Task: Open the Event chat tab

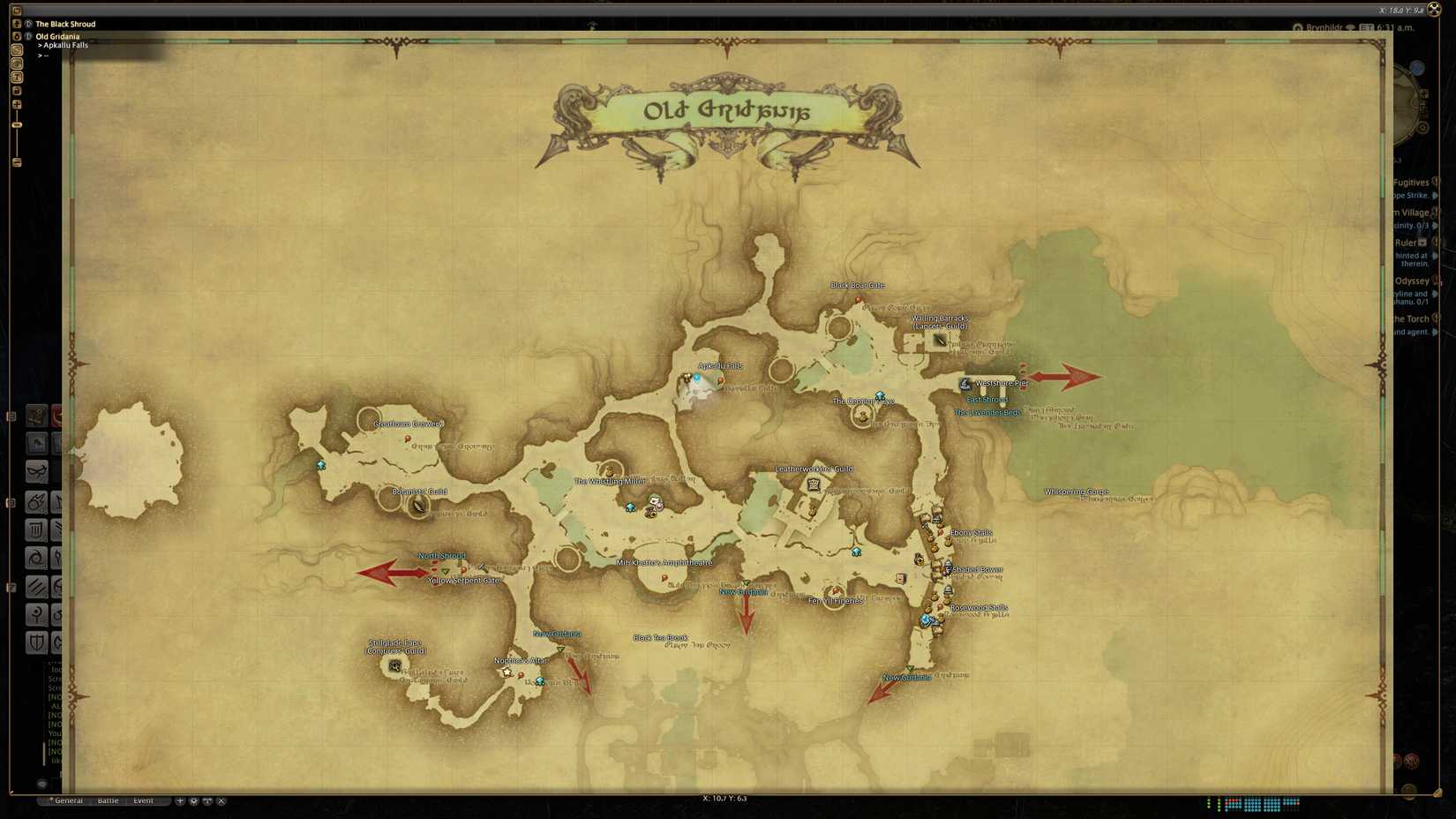Action: (144, 800)
